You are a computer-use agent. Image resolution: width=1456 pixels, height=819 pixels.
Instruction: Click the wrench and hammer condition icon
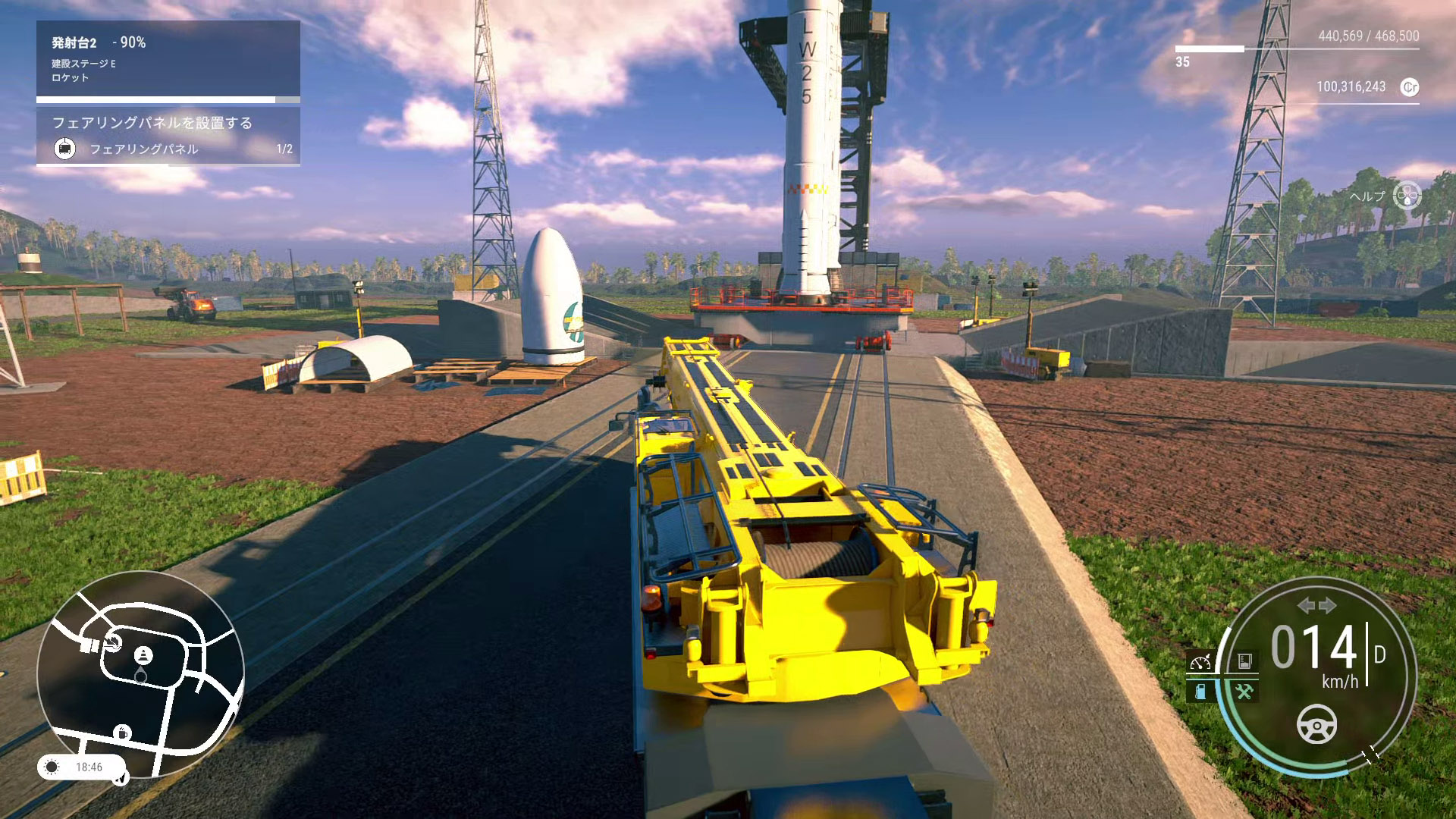click(1244, 691)
